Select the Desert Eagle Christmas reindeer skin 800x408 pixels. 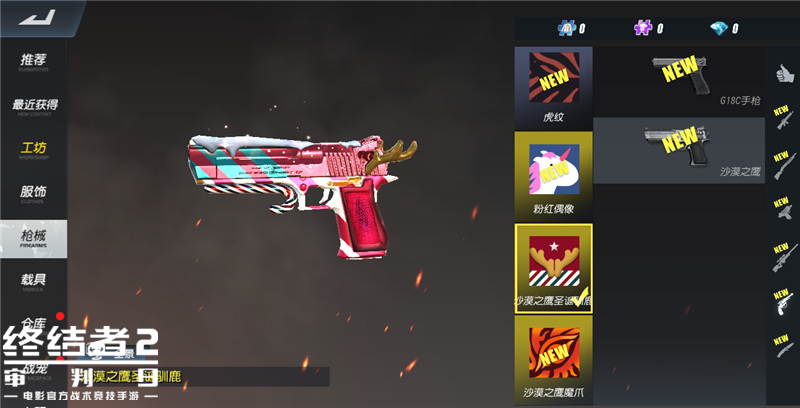pyautogui.click(x=553, y=267)
